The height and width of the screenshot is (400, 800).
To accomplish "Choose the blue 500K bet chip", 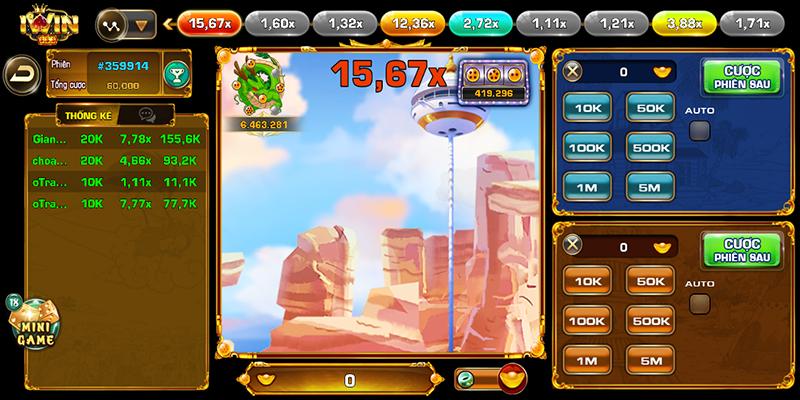I will (x=650, y=147).
